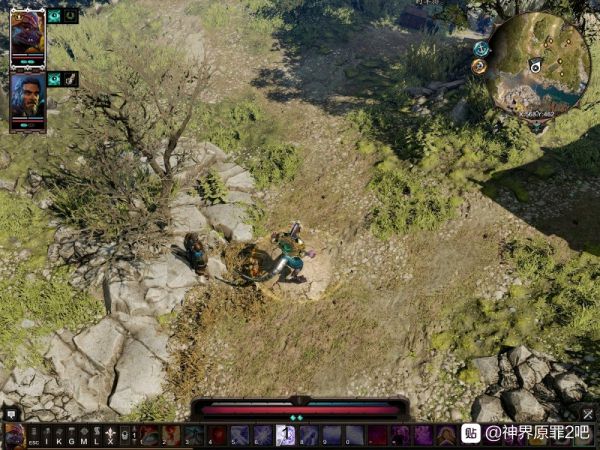Click the teal anchor button beside the minimap
Viewport: 600px width, 450px height.
pos(481,48)
